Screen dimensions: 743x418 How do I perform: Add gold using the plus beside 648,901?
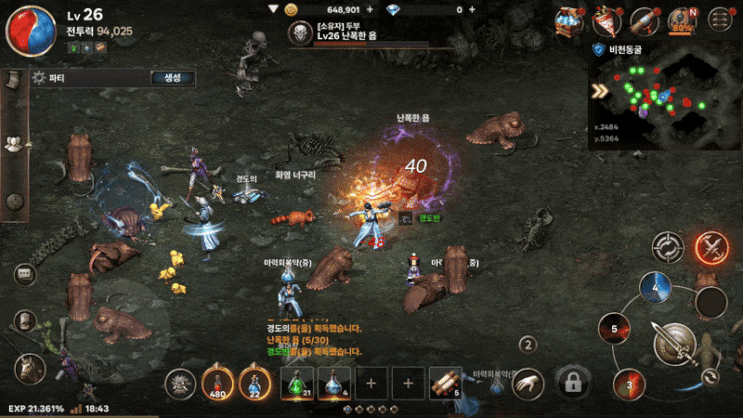370,9
